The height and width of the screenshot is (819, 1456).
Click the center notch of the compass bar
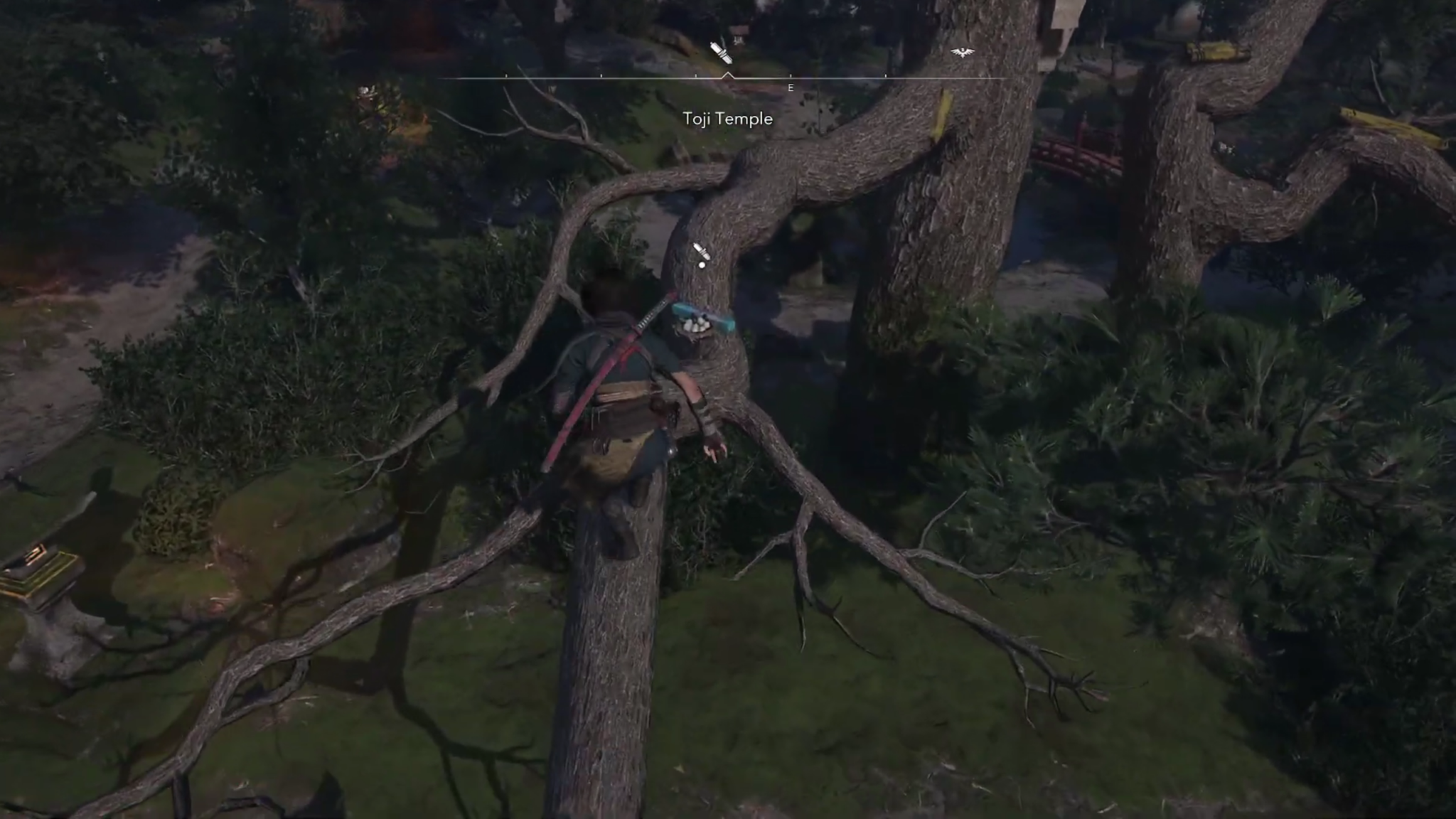pos(727,75)
